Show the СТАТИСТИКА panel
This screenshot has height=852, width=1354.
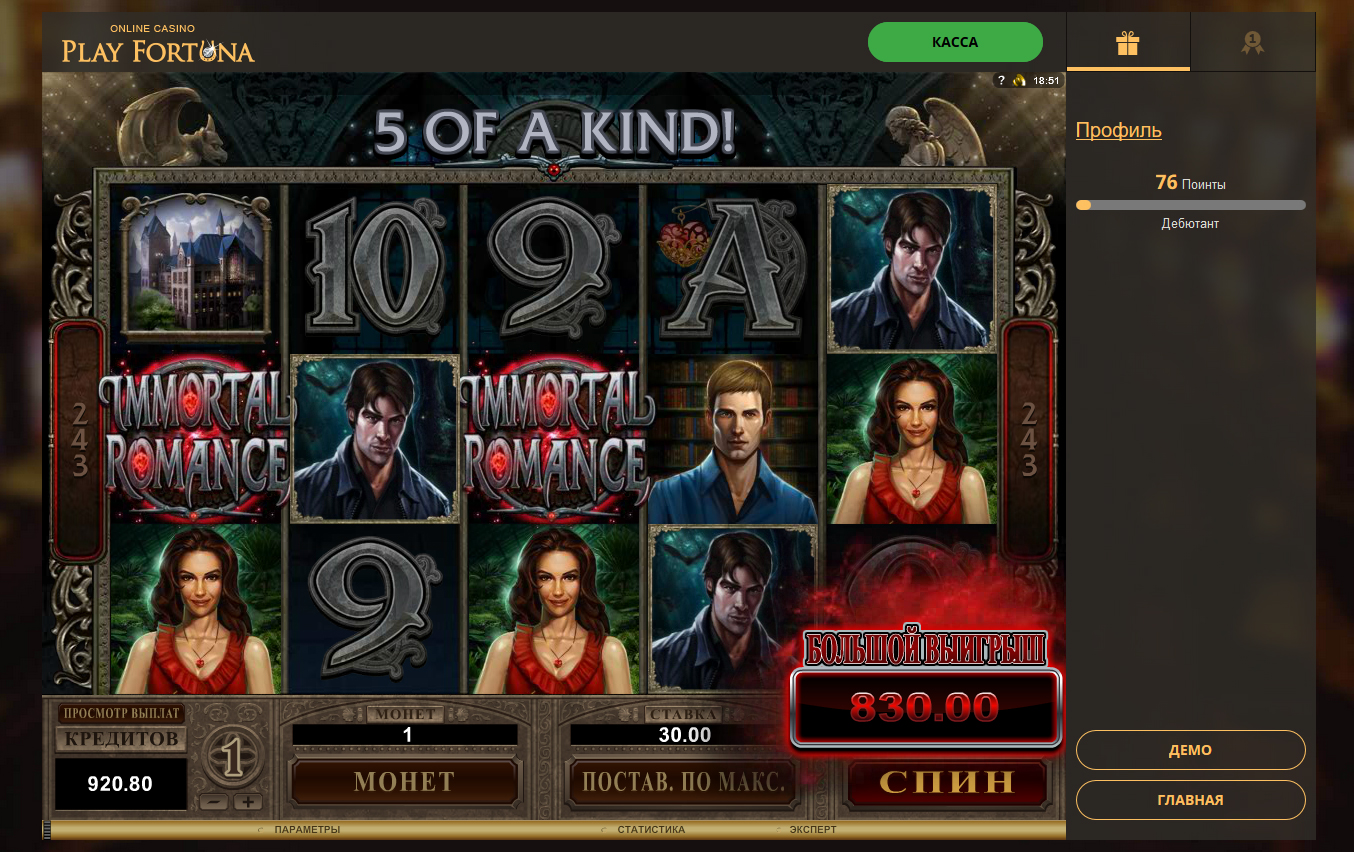[x=651, y=830]
